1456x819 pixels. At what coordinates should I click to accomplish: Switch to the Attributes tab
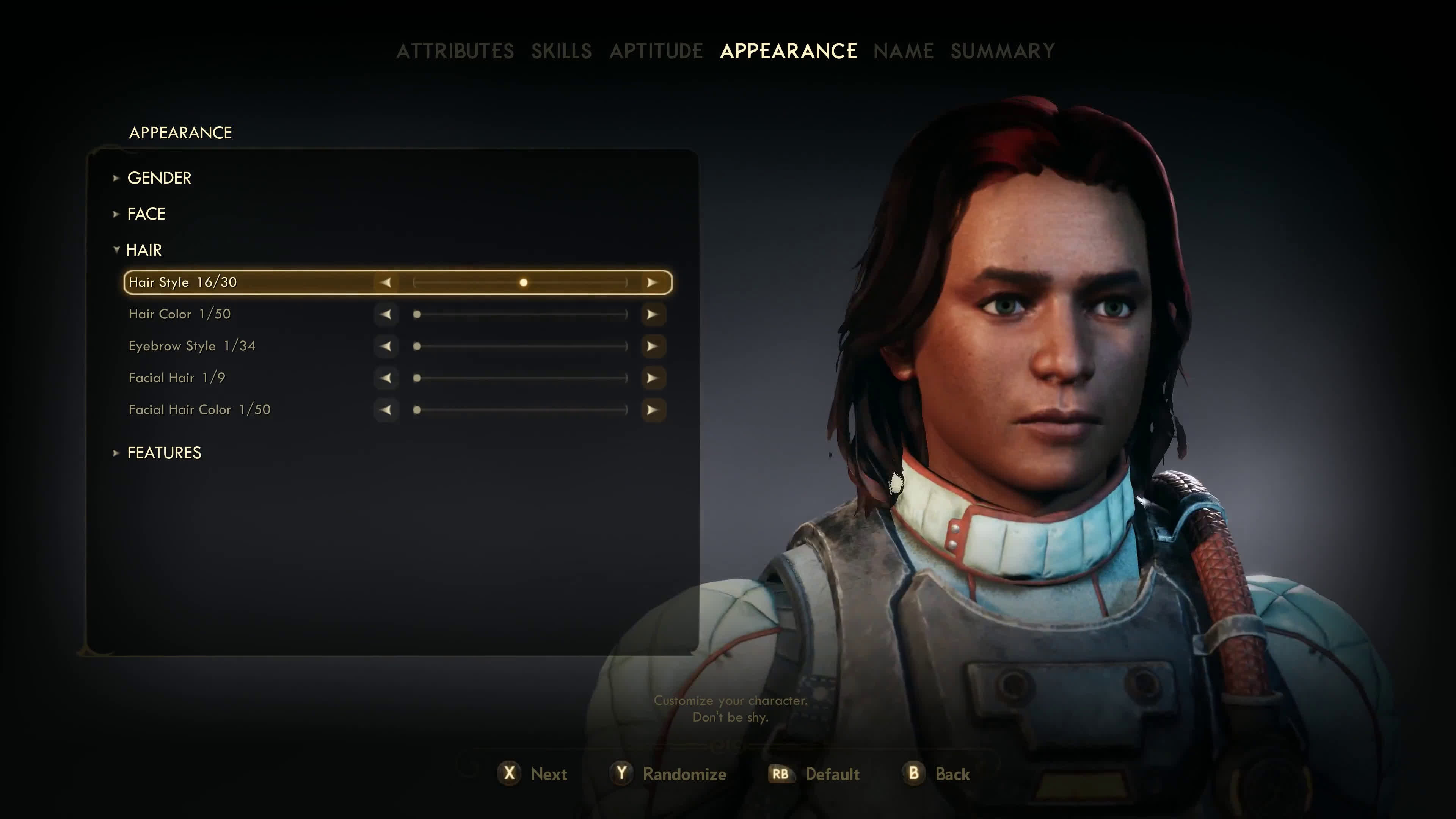pos(455,52)
